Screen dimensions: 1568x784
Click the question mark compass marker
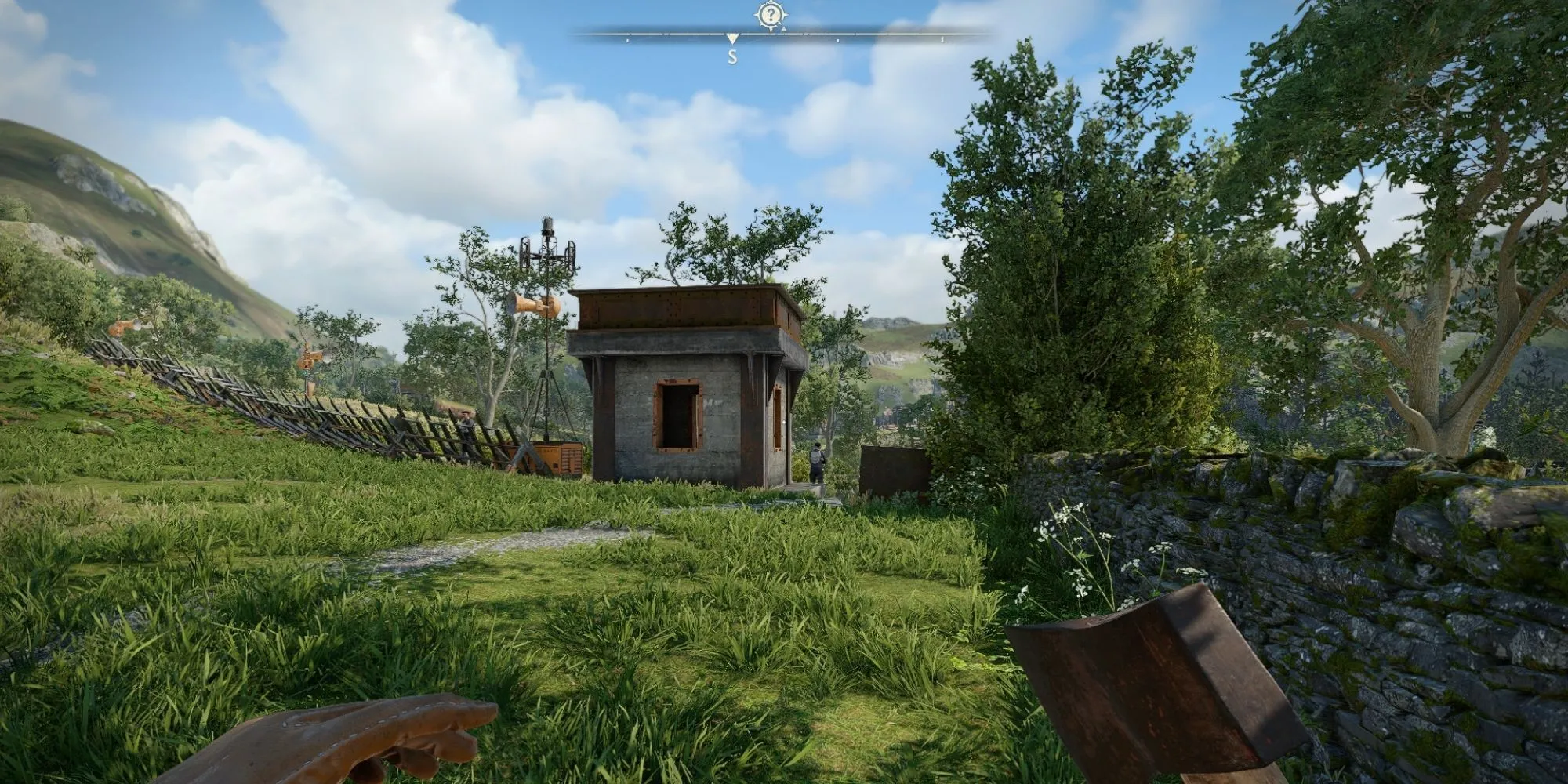click(x=770, y=15)
